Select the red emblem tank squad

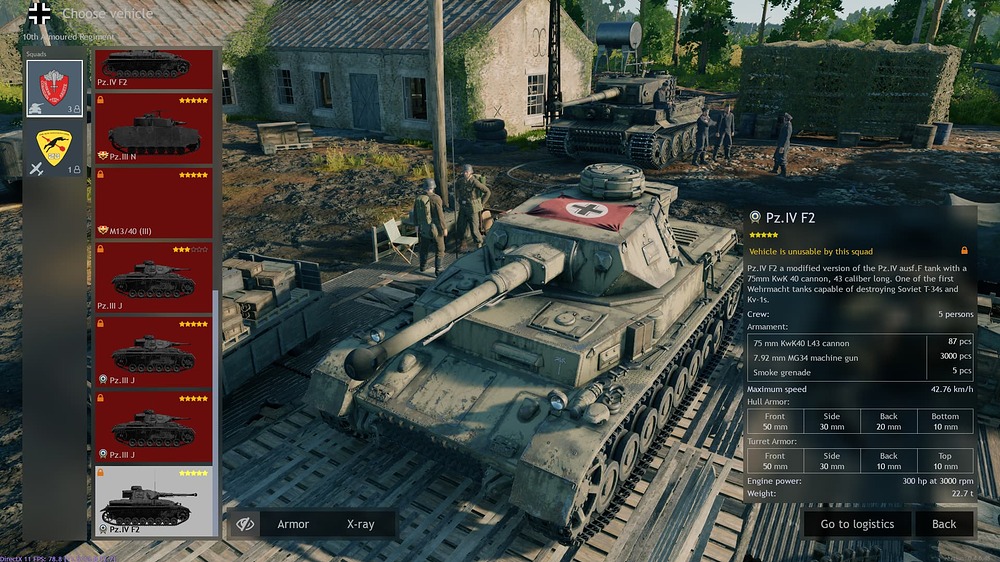[54, 88]
